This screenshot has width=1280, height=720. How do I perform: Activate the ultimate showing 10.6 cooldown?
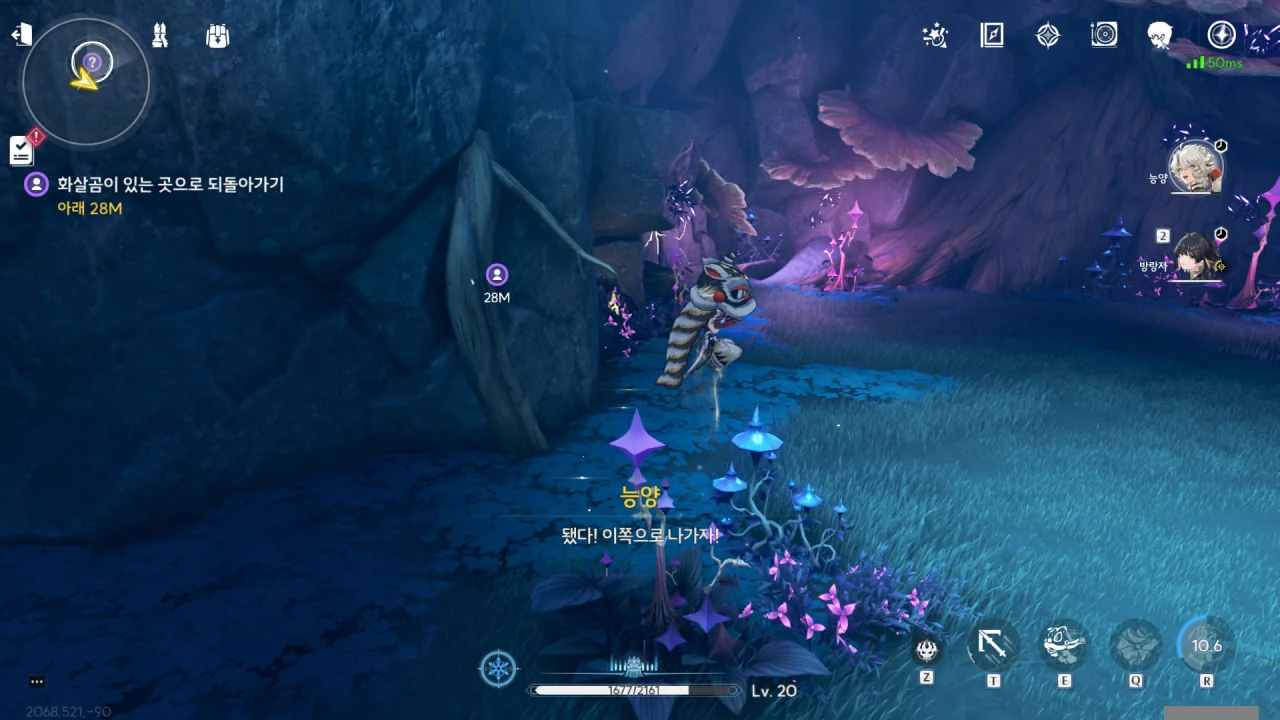pos(1206,646)
